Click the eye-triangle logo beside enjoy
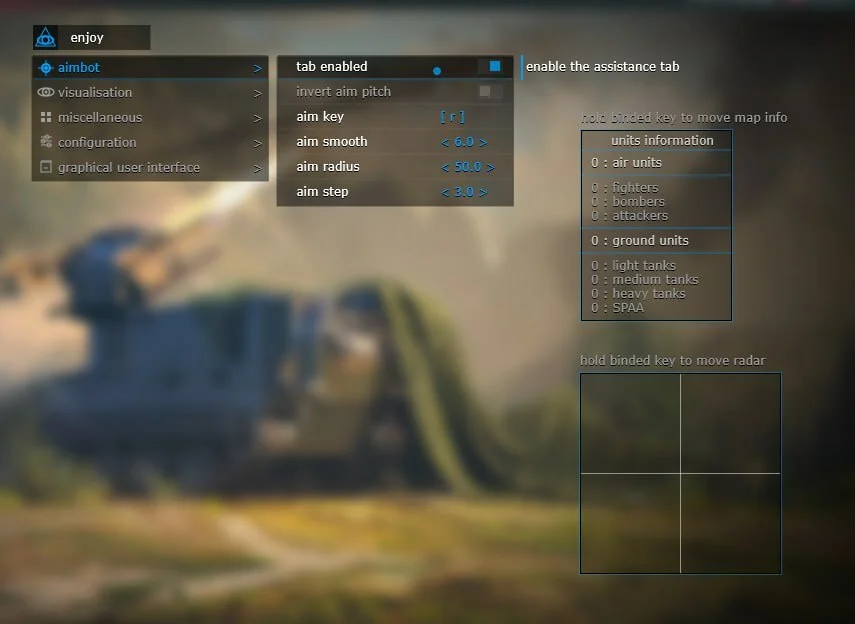 click(45, 38)
